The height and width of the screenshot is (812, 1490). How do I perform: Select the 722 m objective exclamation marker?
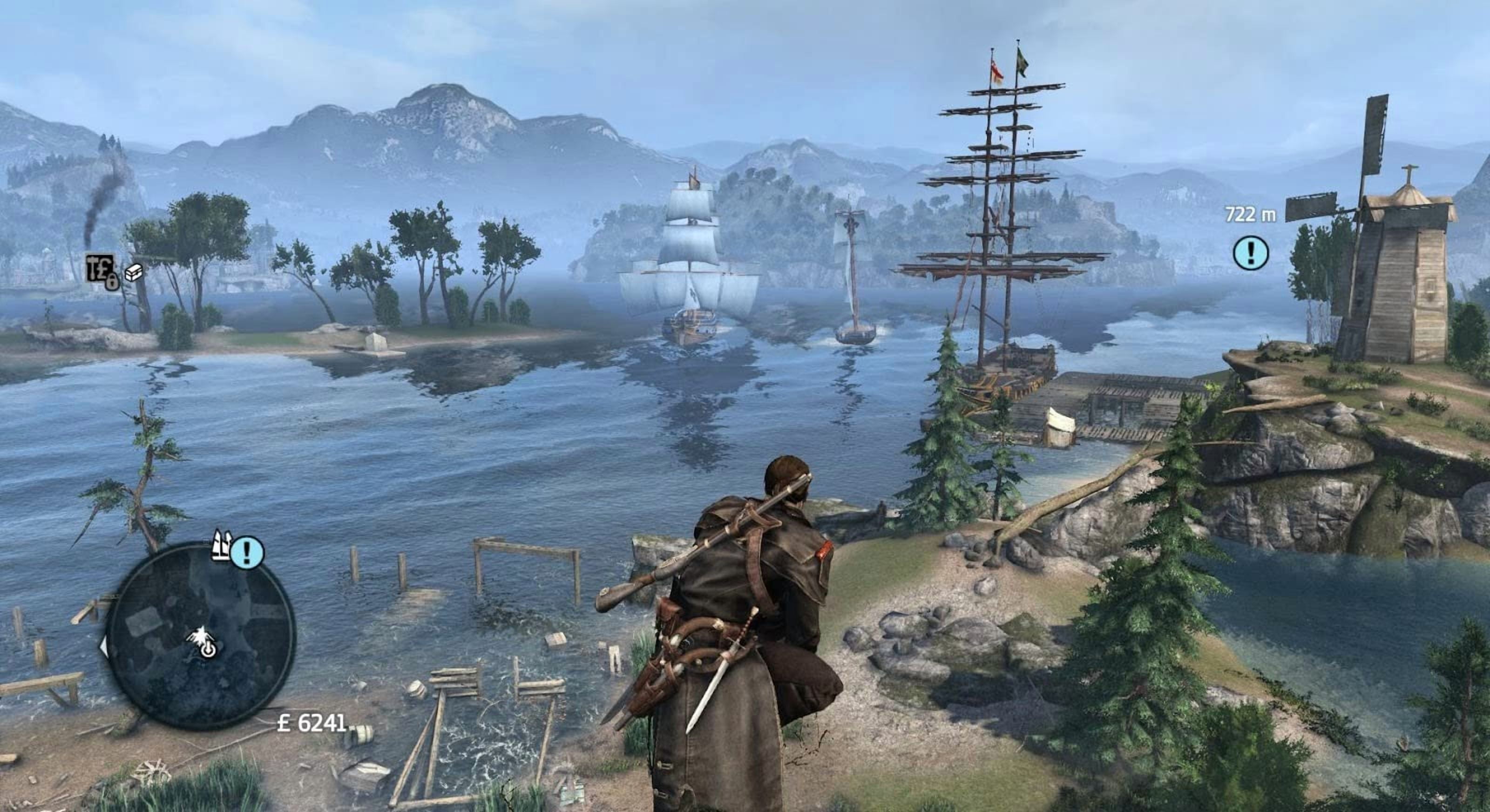point(1251,252)
